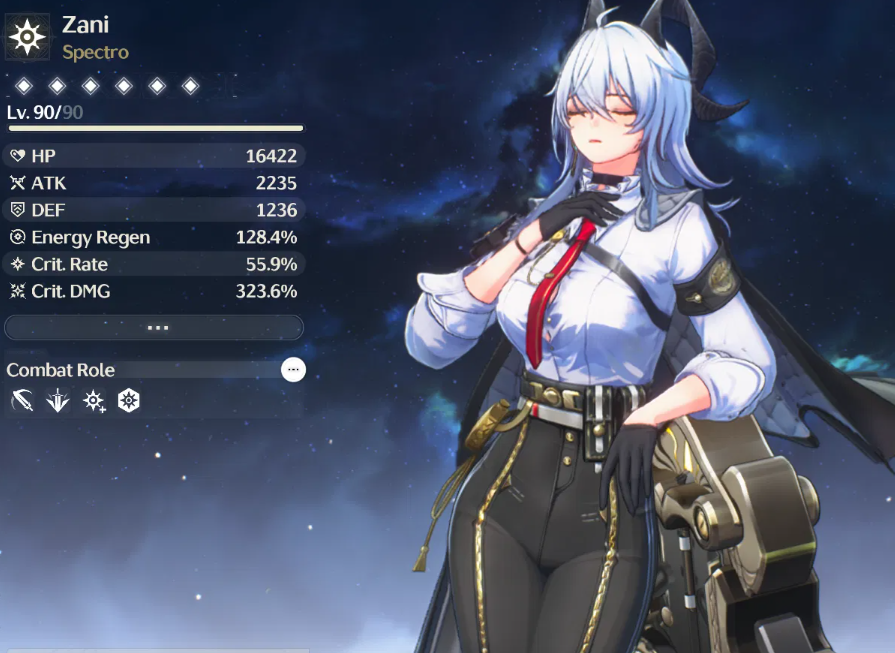The width and height of the screenshot is (895, 653).
Task: Select the slashing sword combat role icon
Action: pos(22,401)
